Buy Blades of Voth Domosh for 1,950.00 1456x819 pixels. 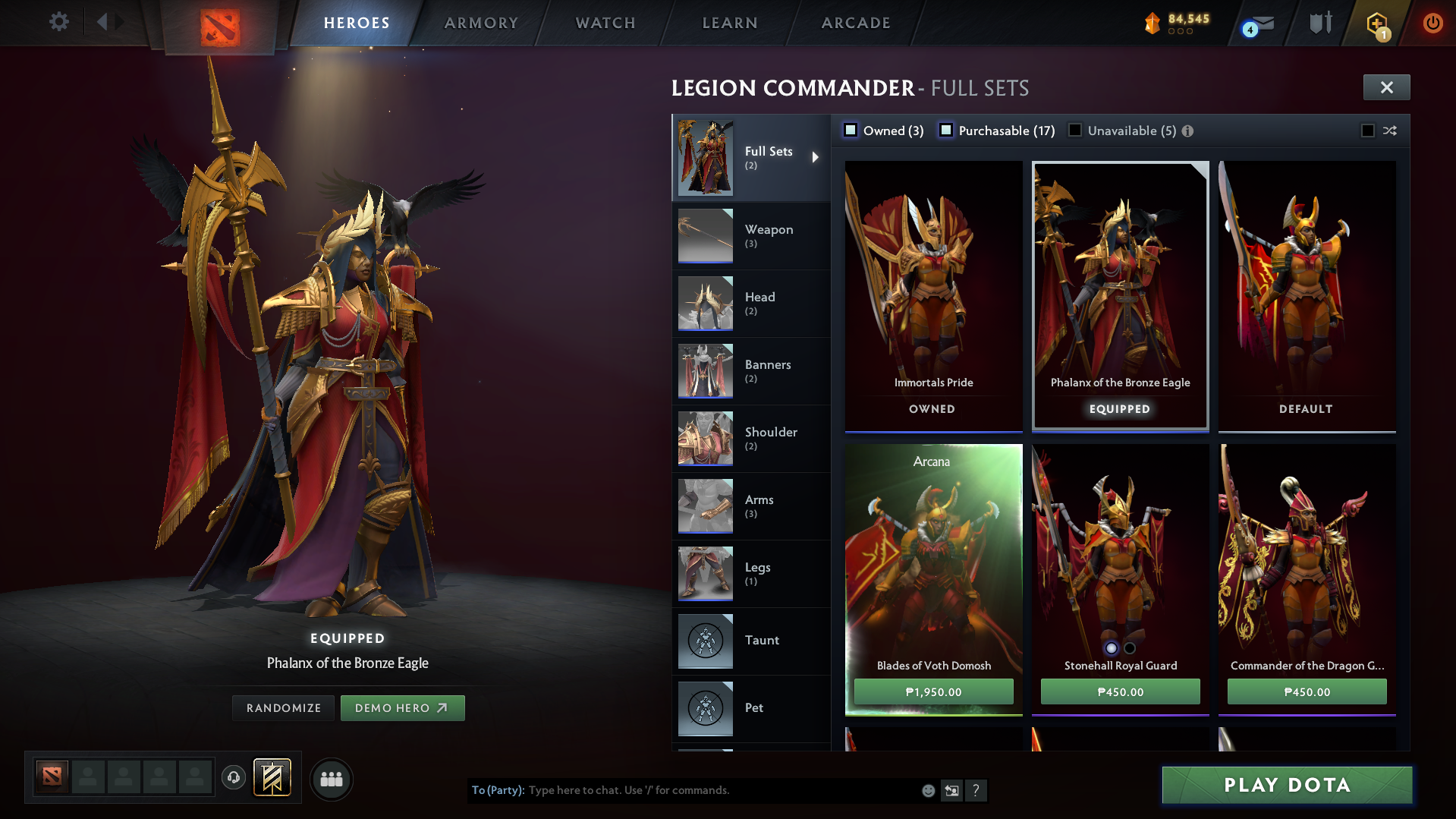tap(933, 691)
